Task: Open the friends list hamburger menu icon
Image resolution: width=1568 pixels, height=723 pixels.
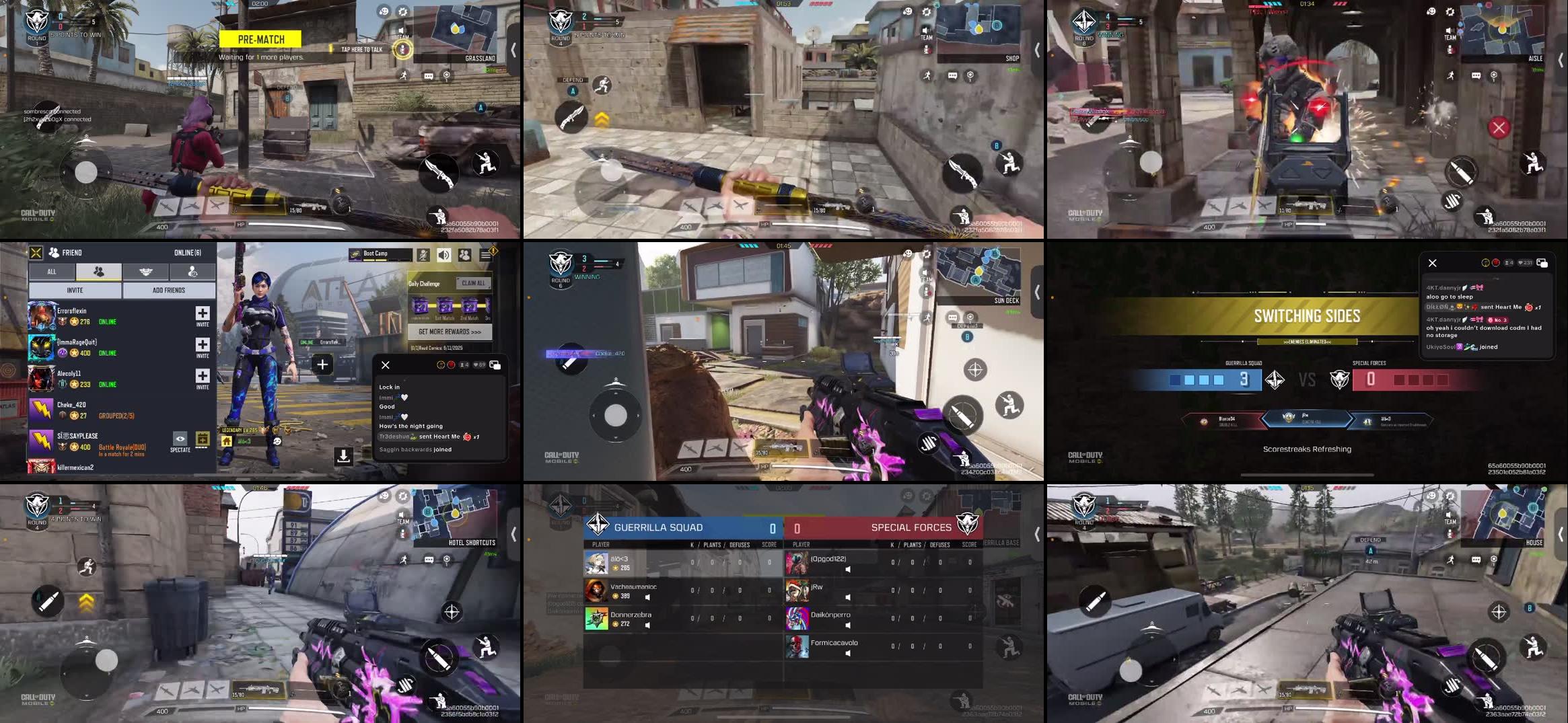Action: point(486,256)
